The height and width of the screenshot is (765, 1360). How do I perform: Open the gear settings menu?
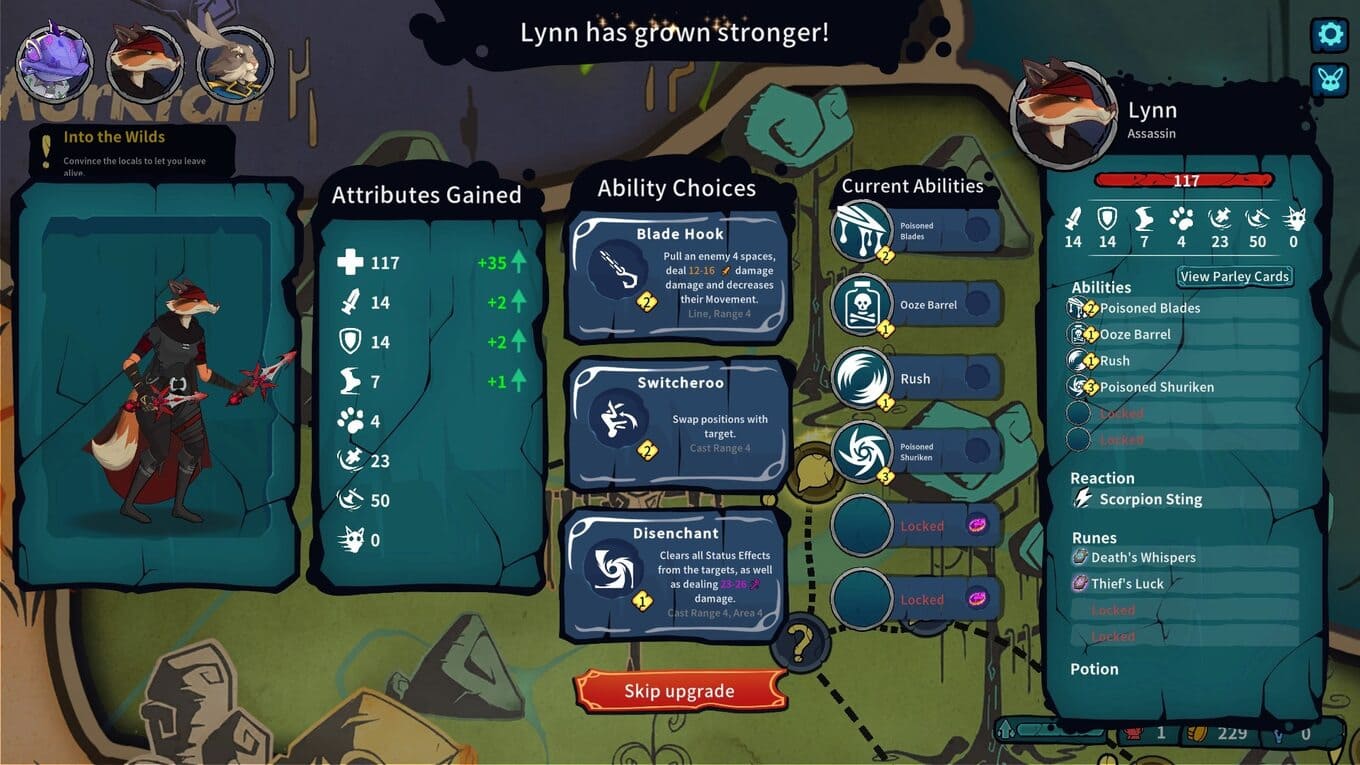(x=1329, y=35)
